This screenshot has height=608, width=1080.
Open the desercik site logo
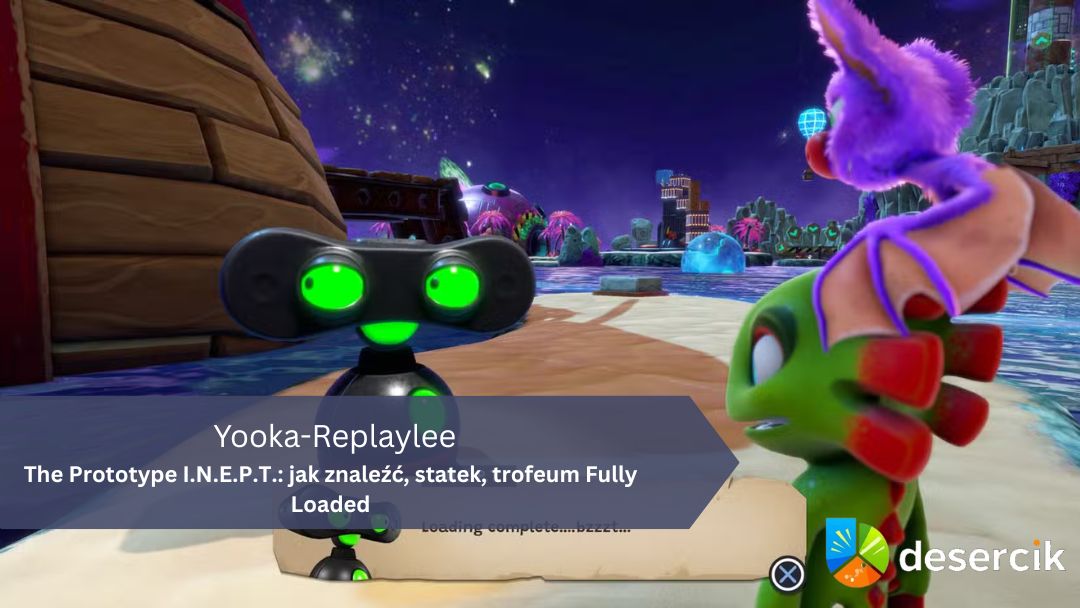click(x=944, y=553)
